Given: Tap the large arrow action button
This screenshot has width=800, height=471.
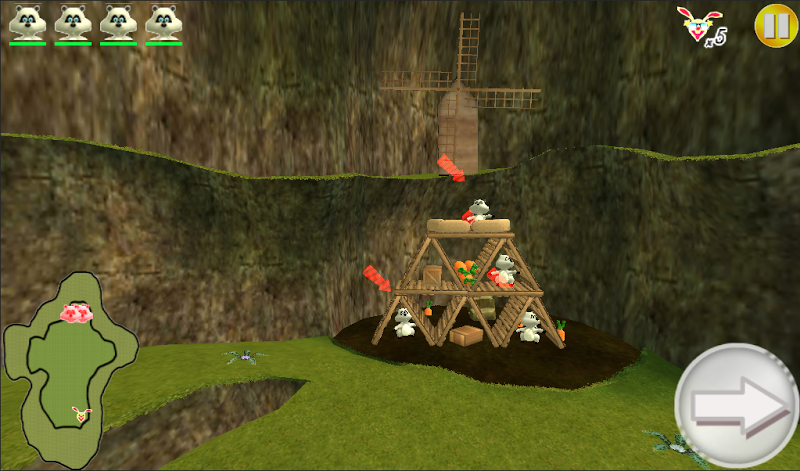Looking at the screenshot, I should coord(736,405).
